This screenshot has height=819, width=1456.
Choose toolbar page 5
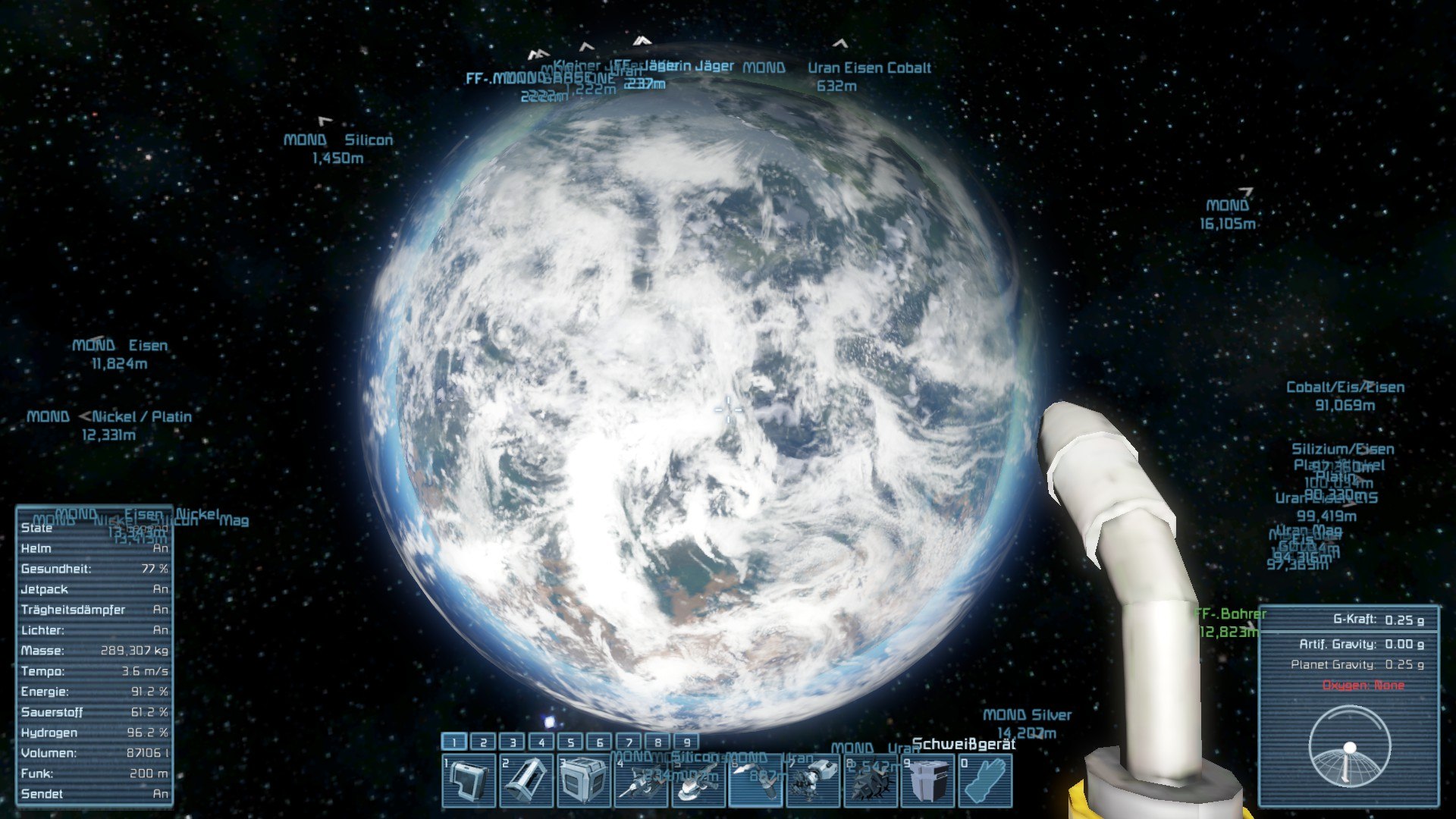pos(571,742)
